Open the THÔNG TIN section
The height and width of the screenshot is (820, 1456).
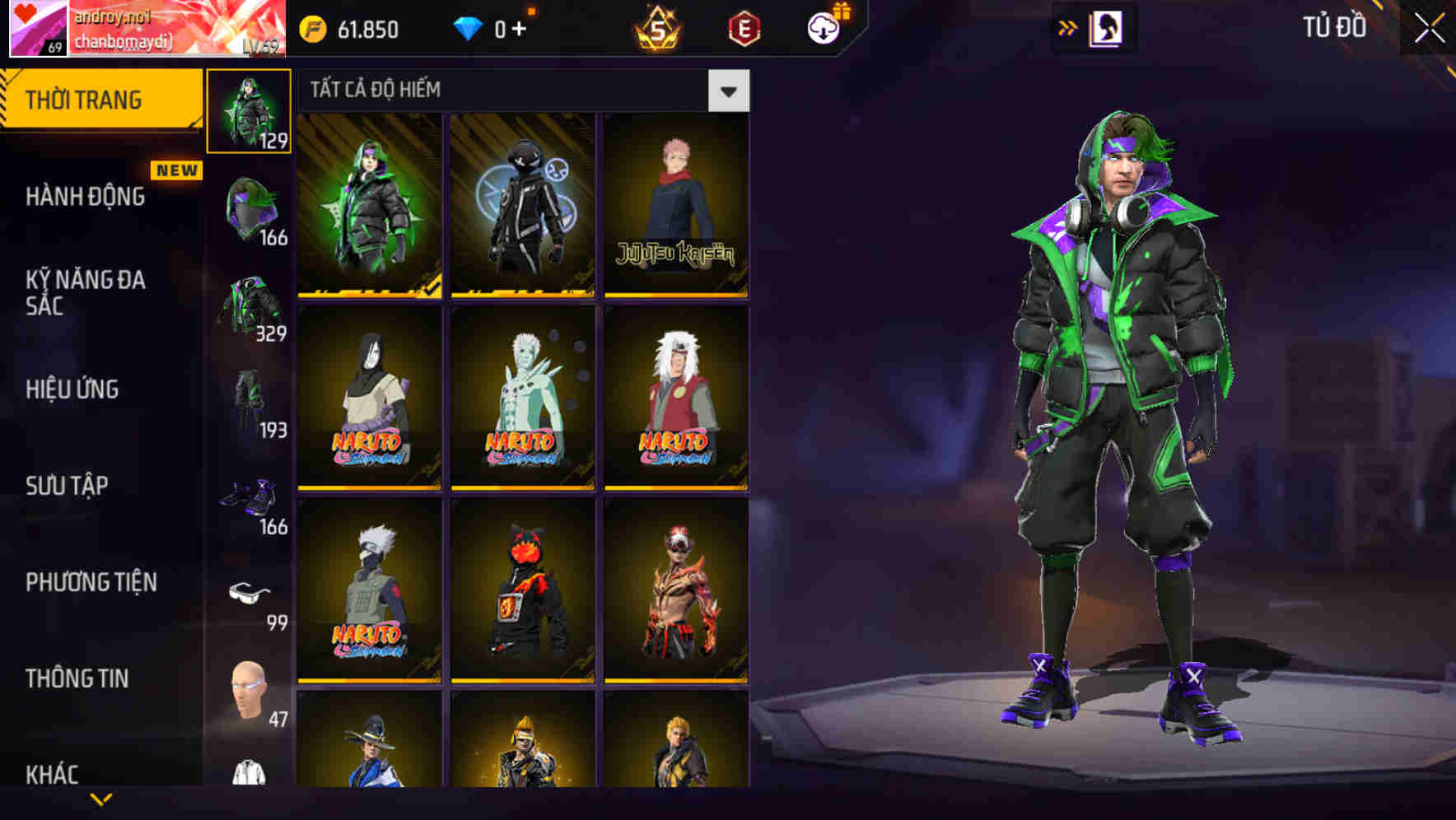(76, 678)
